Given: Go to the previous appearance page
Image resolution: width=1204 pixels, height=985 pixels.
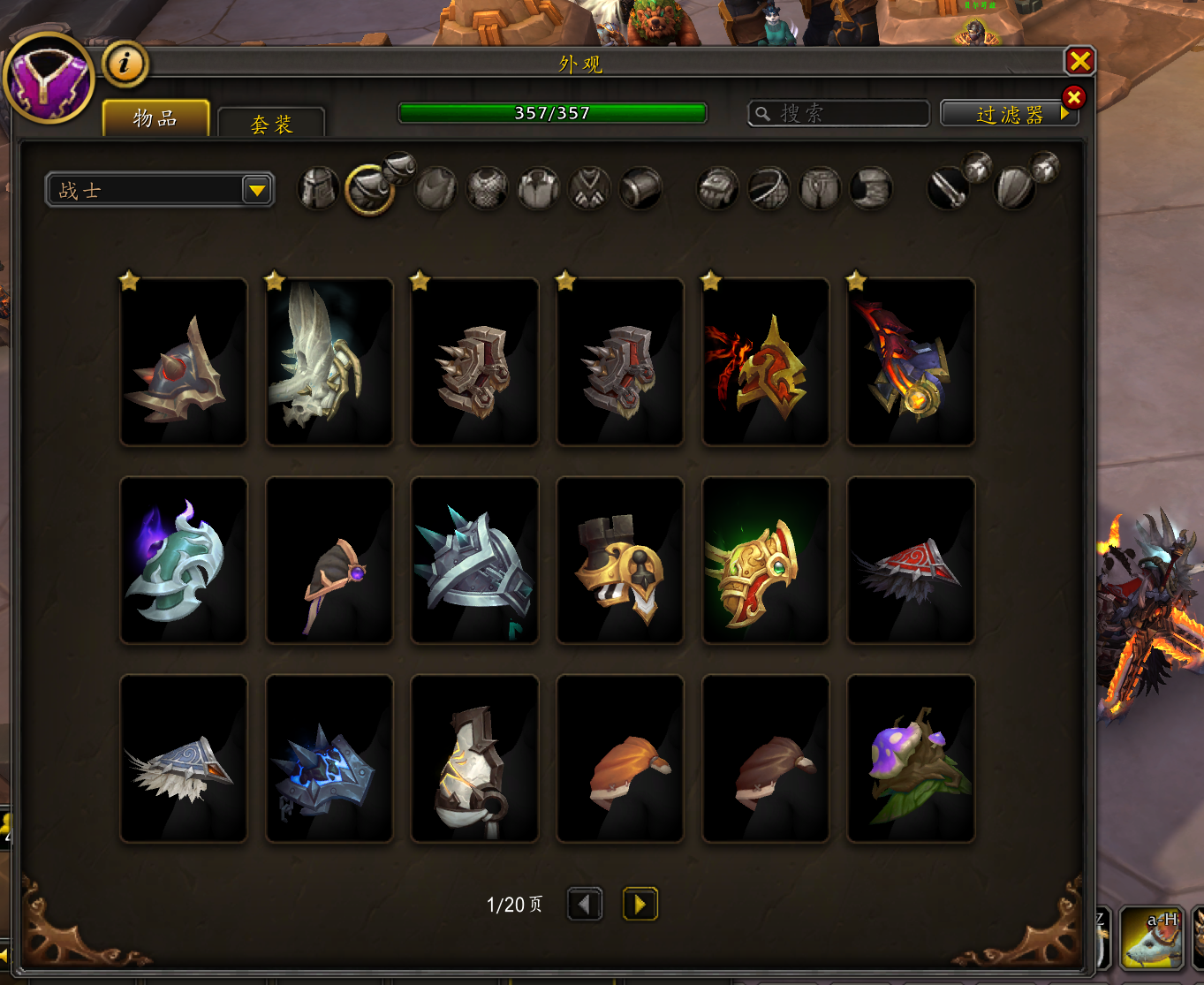Looking at the screenshot, I should point(585,904).
